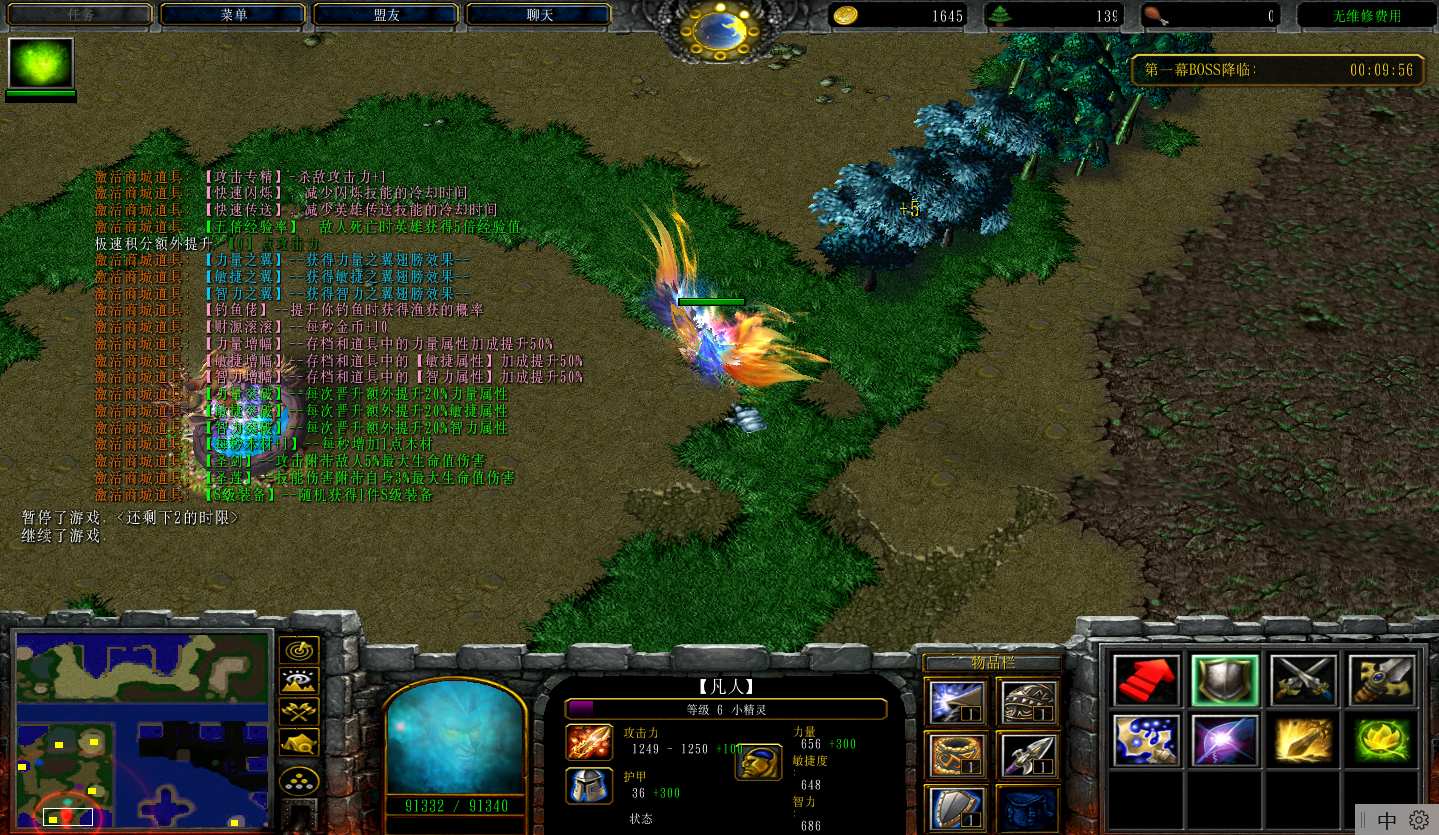Open the 菜单 menu button
The image size is (1439, 835).
[232, 15]
